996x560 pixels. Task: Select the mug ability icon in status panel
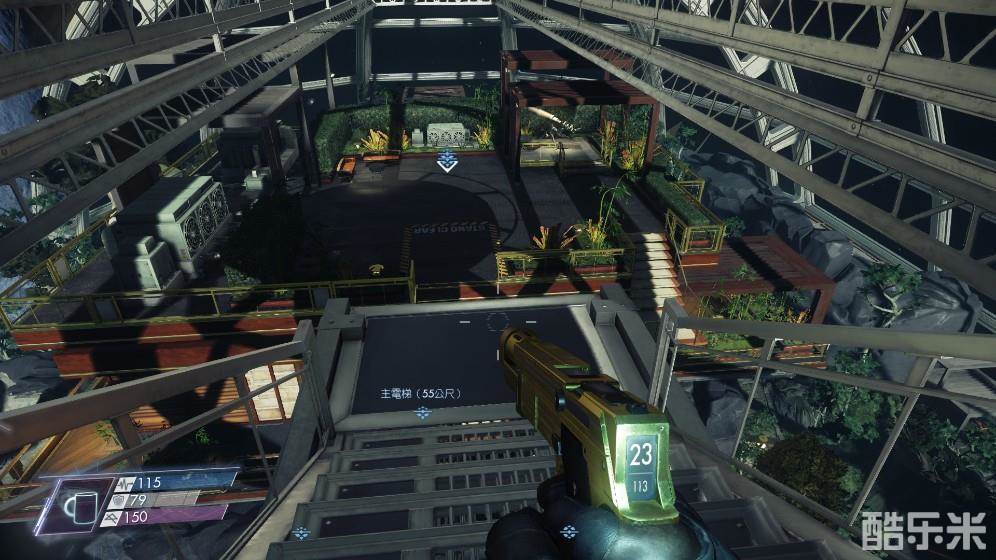click(x=74, y=505)
